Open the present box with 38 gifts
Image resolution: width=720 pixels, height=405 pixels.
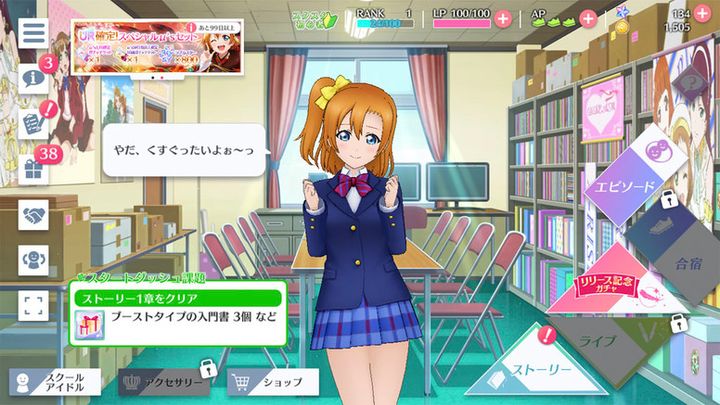click(33, 169)
